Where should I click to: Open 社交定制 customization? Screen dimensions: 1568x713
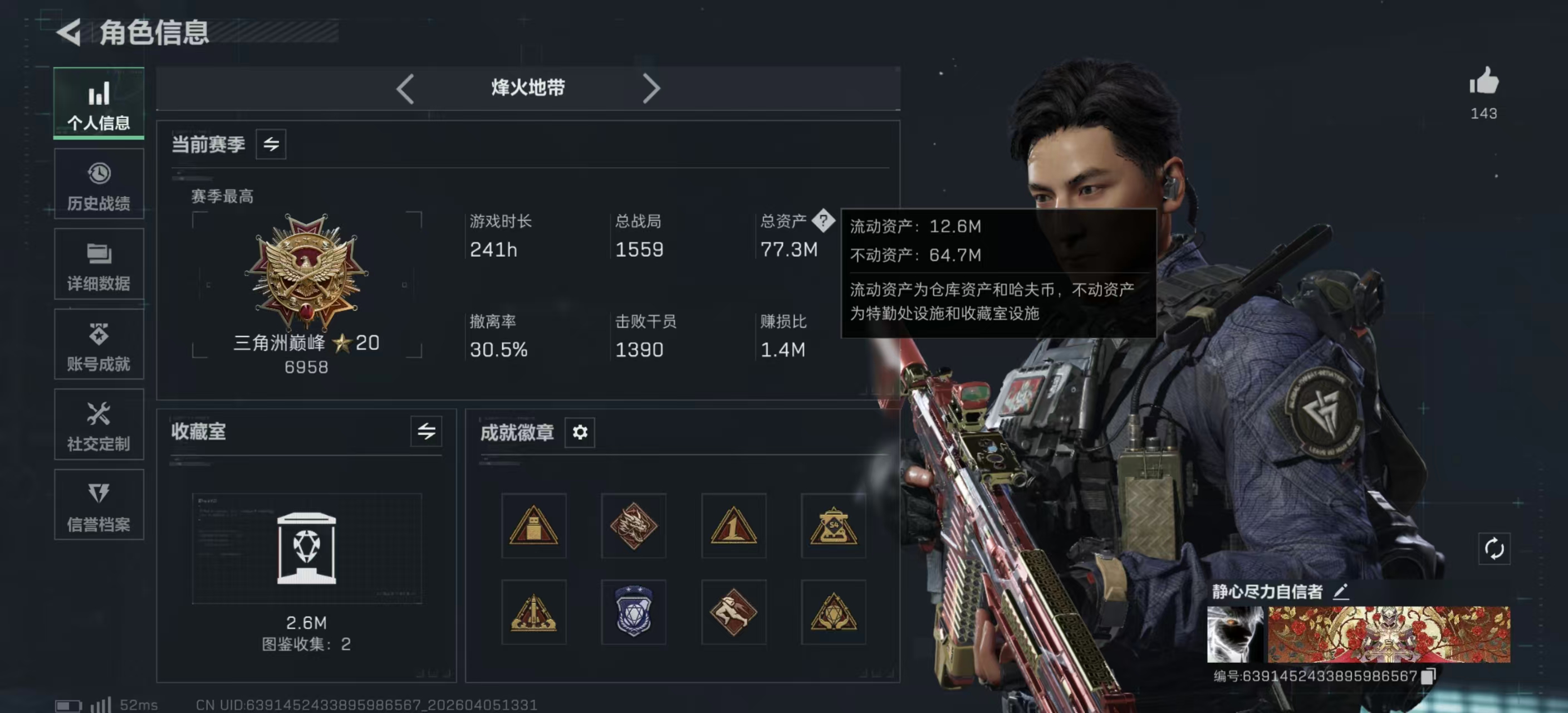pos(98,425)
